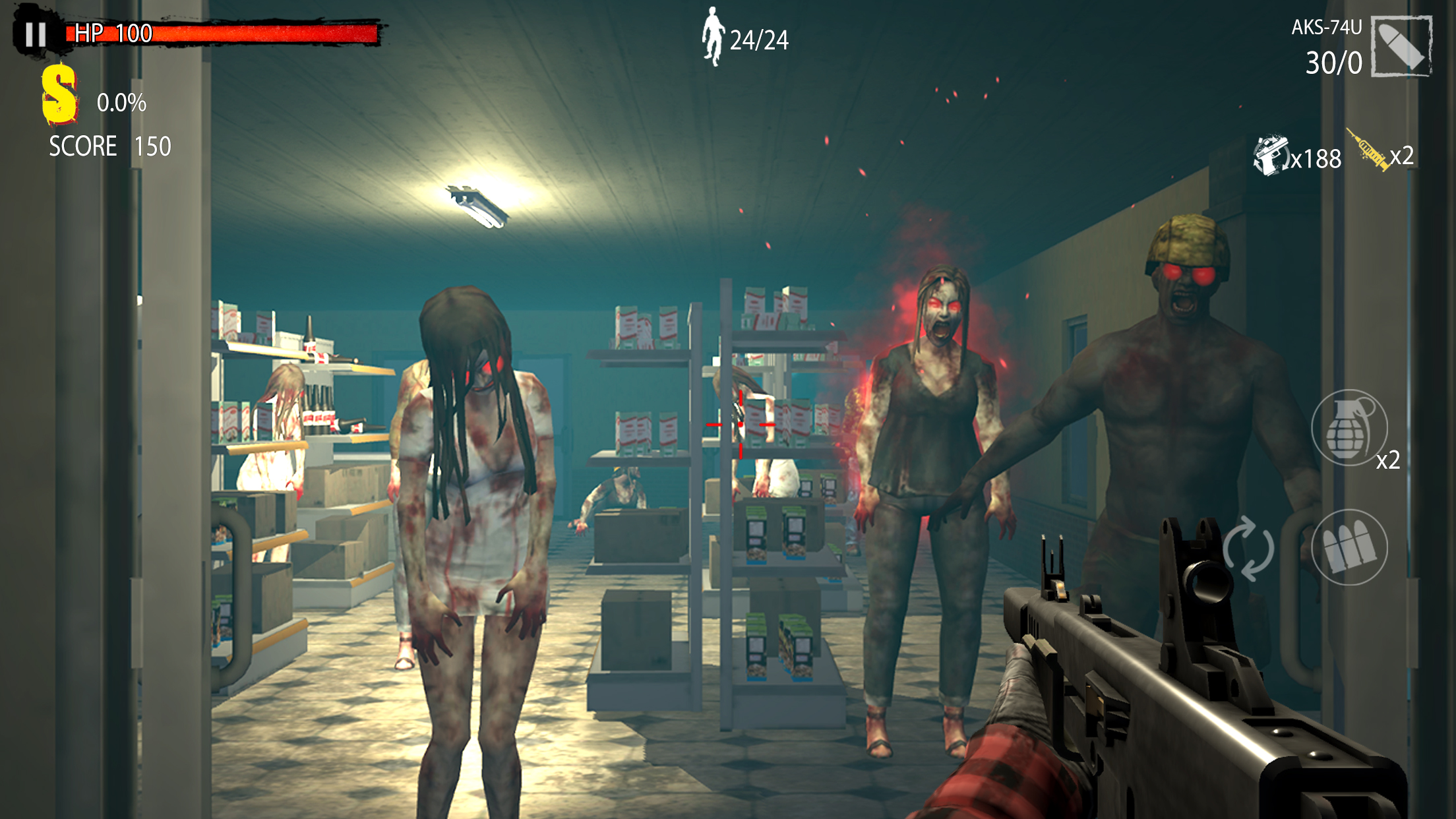
Task: Click the 0.0% percentage readout
Action: [x=122, y=102]
